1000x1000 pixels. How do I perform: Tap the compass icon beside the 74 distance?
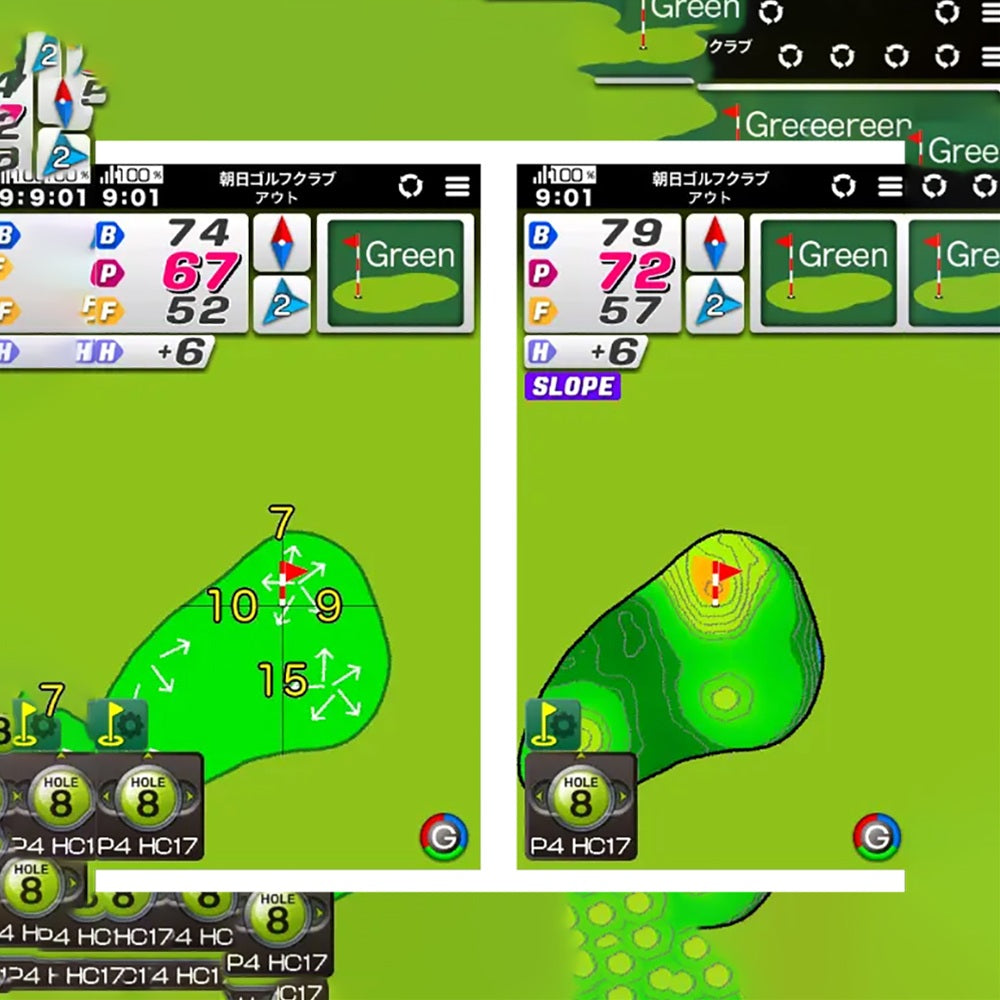click(x=281, y=242)
